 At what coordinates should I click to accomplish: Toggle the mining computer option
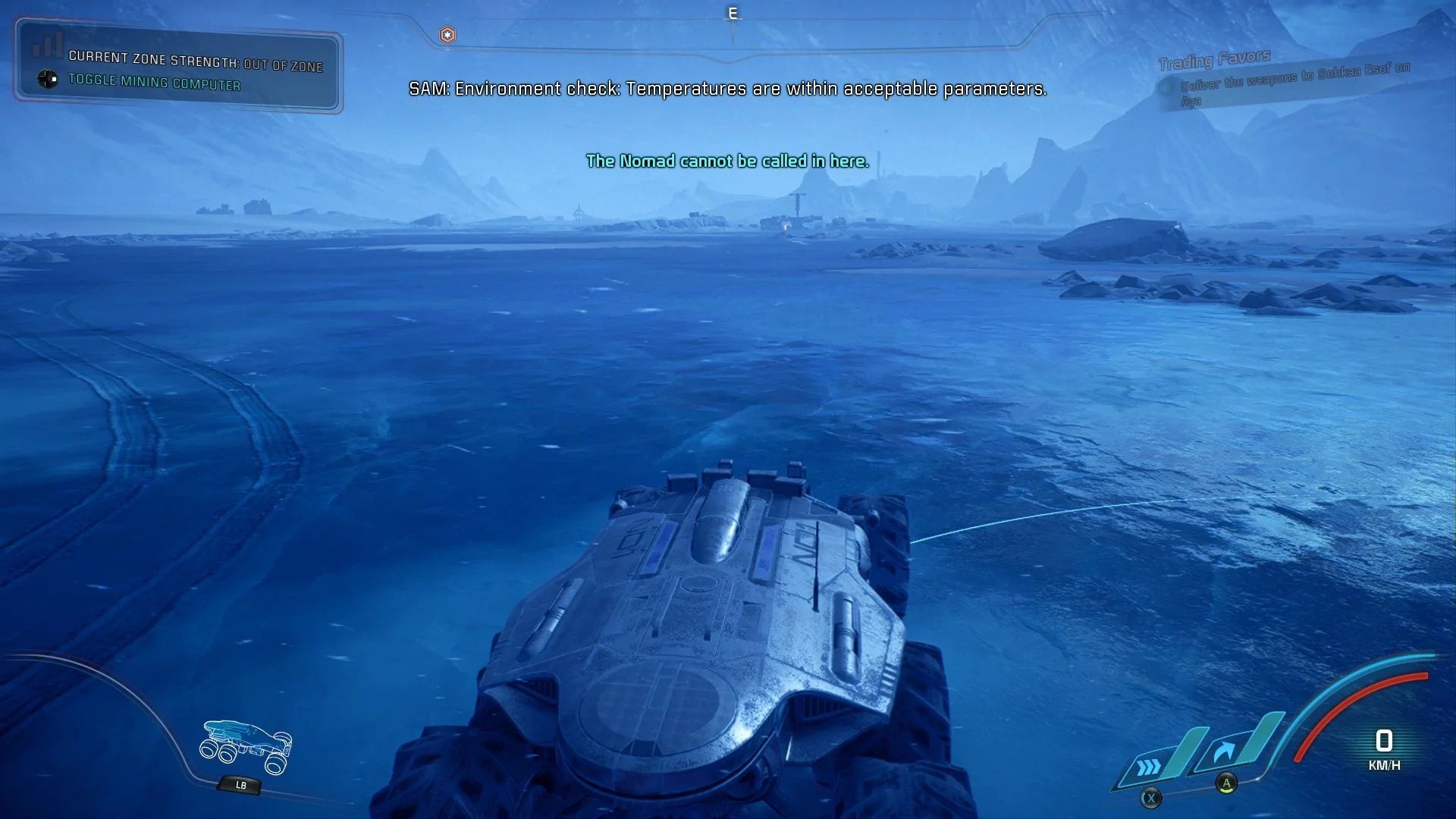[153, 81]
